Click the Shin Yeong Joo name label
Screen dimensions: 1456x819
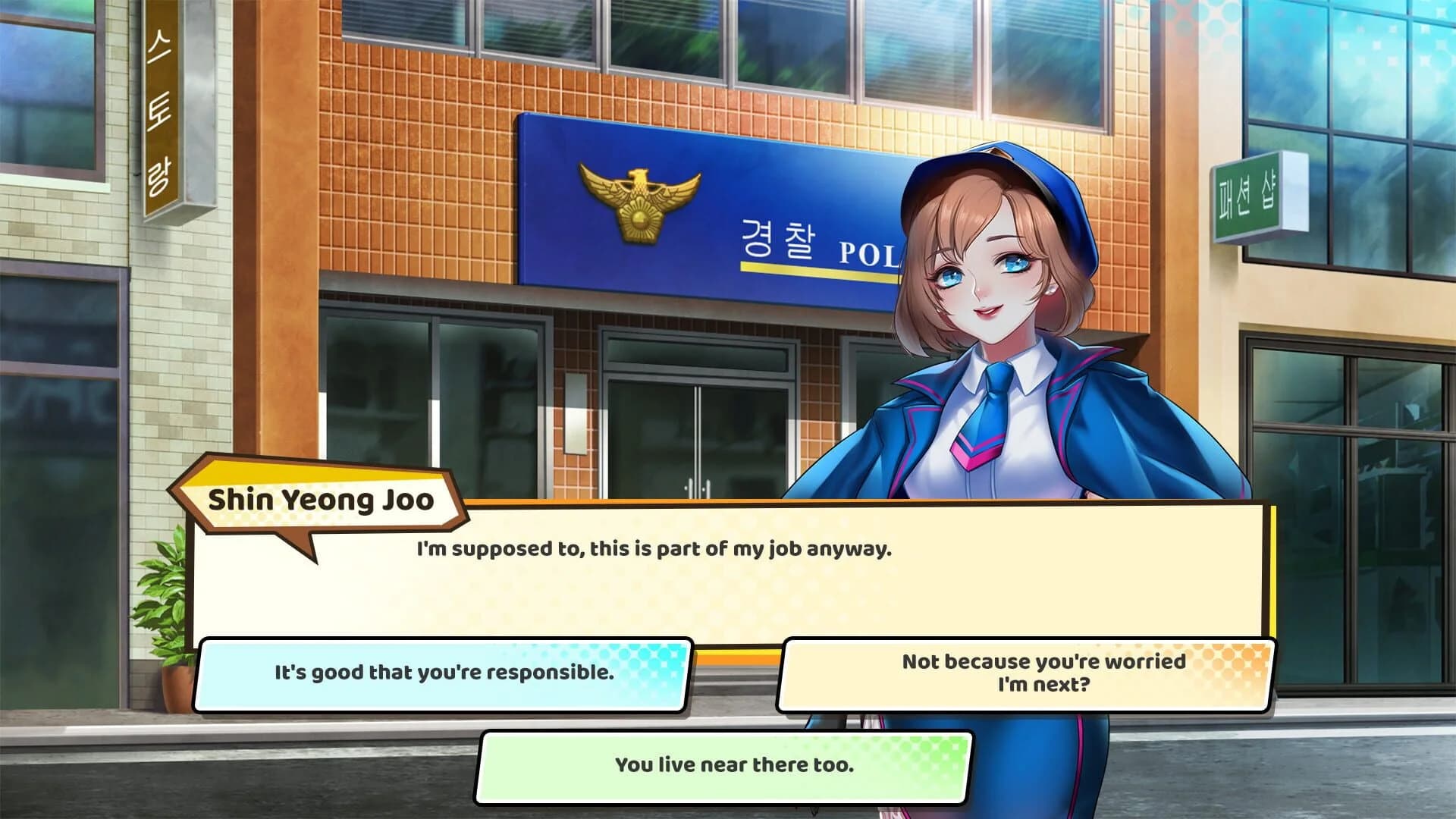[322, 499]
